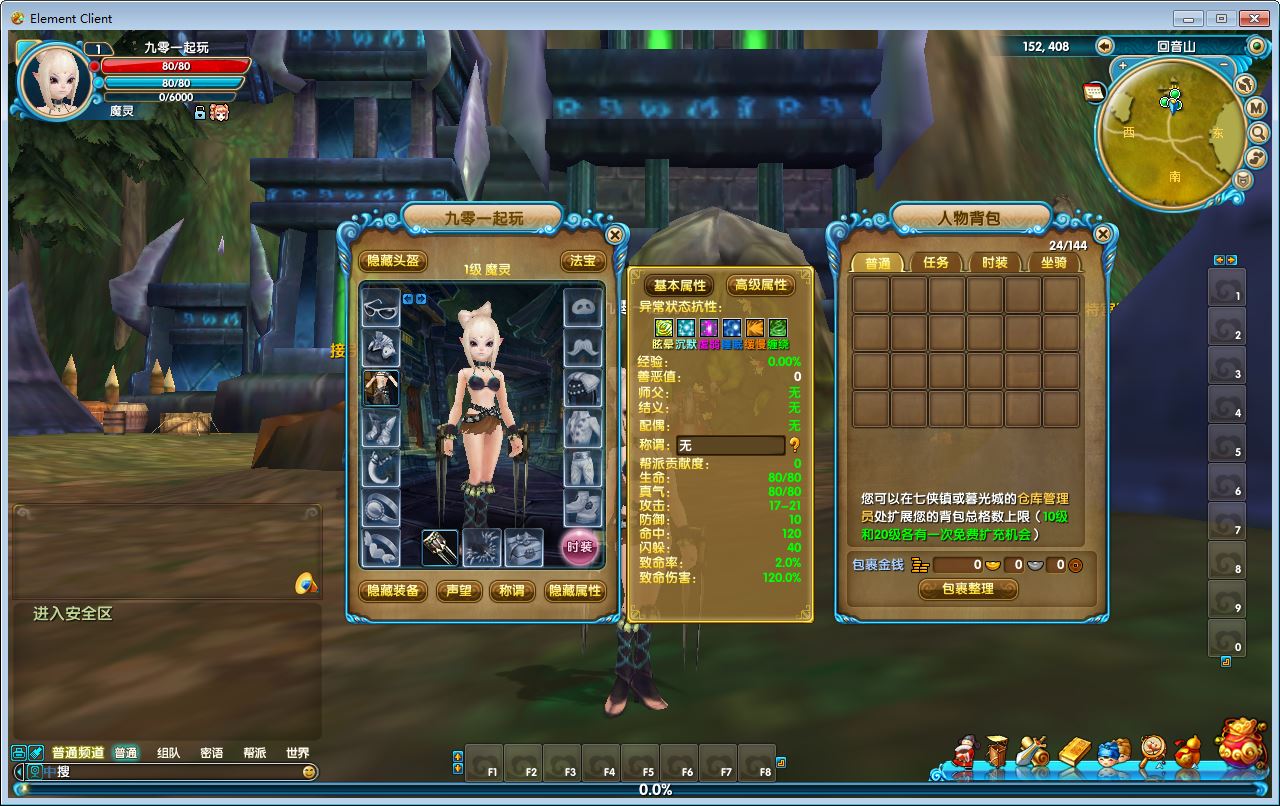Click the 隐藏头盔 hide helmet button
The width and height of the screenshot is (1280, 806).
click(393, 261)
